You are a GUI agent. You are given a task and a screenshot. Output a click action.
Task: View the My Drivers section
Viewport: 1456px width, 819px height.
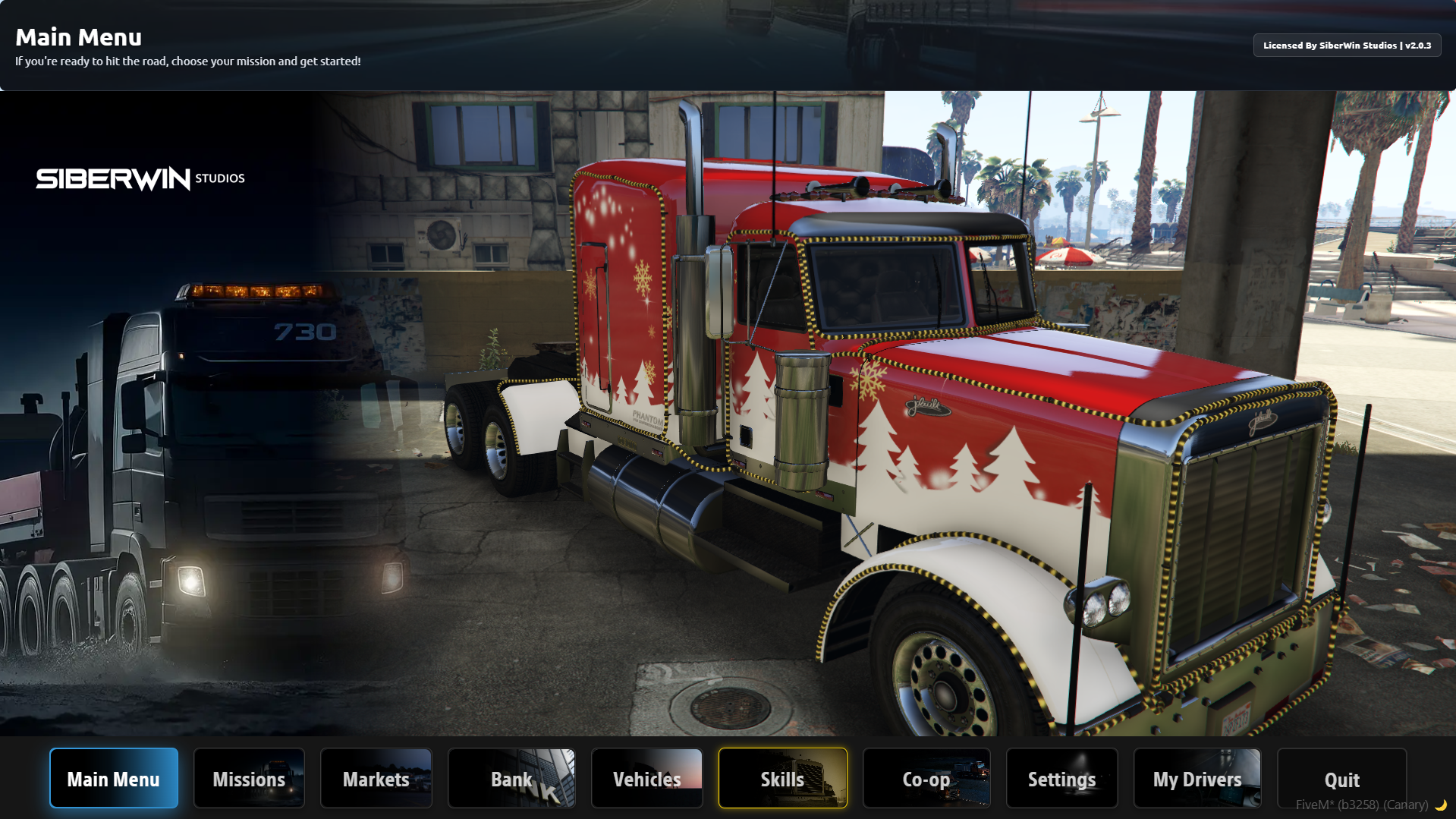coord(1197,779)
